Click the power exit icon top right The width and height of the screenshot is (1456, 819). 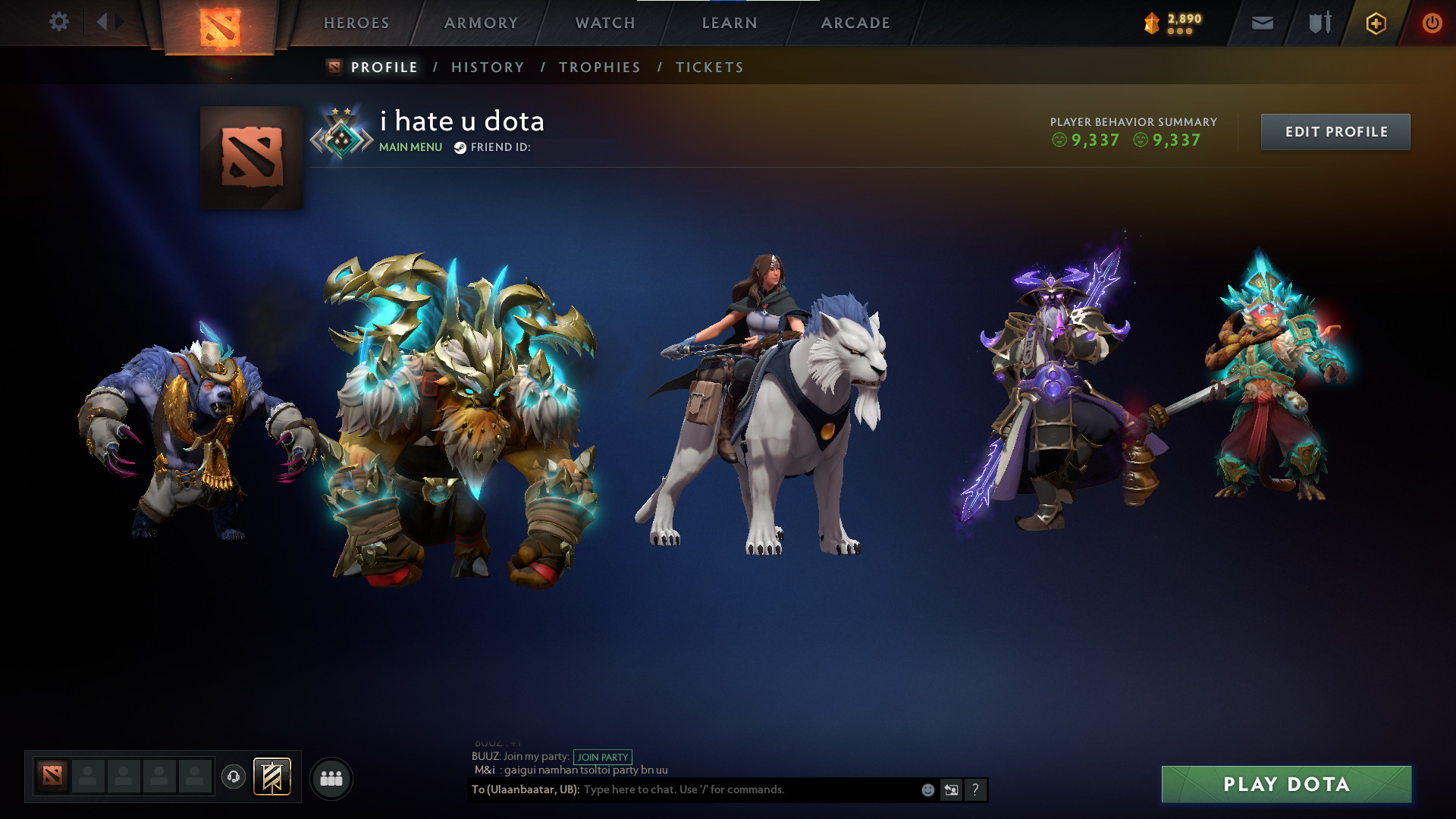click(x=1432, y=23)
